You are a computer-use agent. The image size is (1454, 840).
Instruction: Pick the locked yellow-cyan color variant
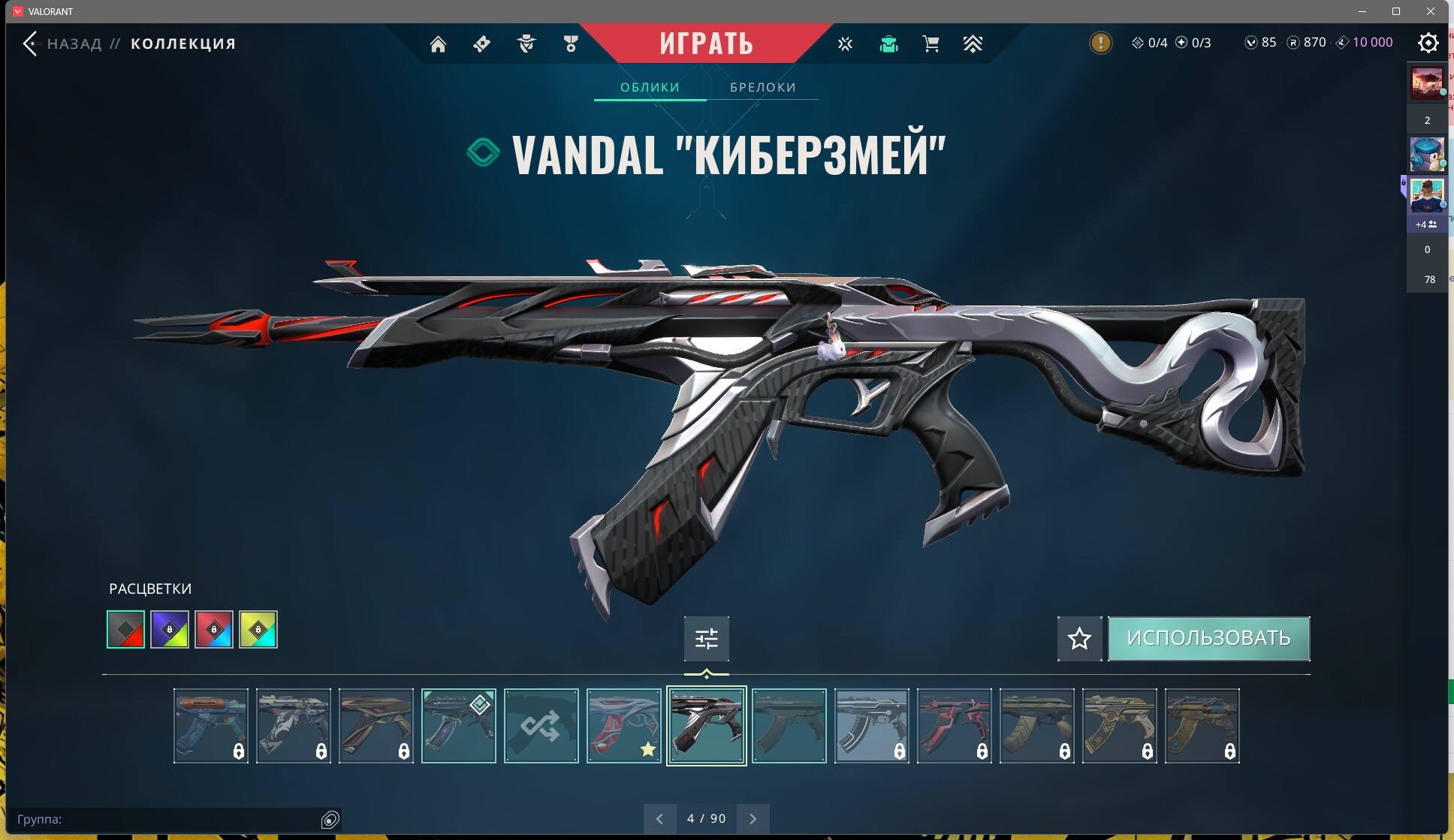258,629
